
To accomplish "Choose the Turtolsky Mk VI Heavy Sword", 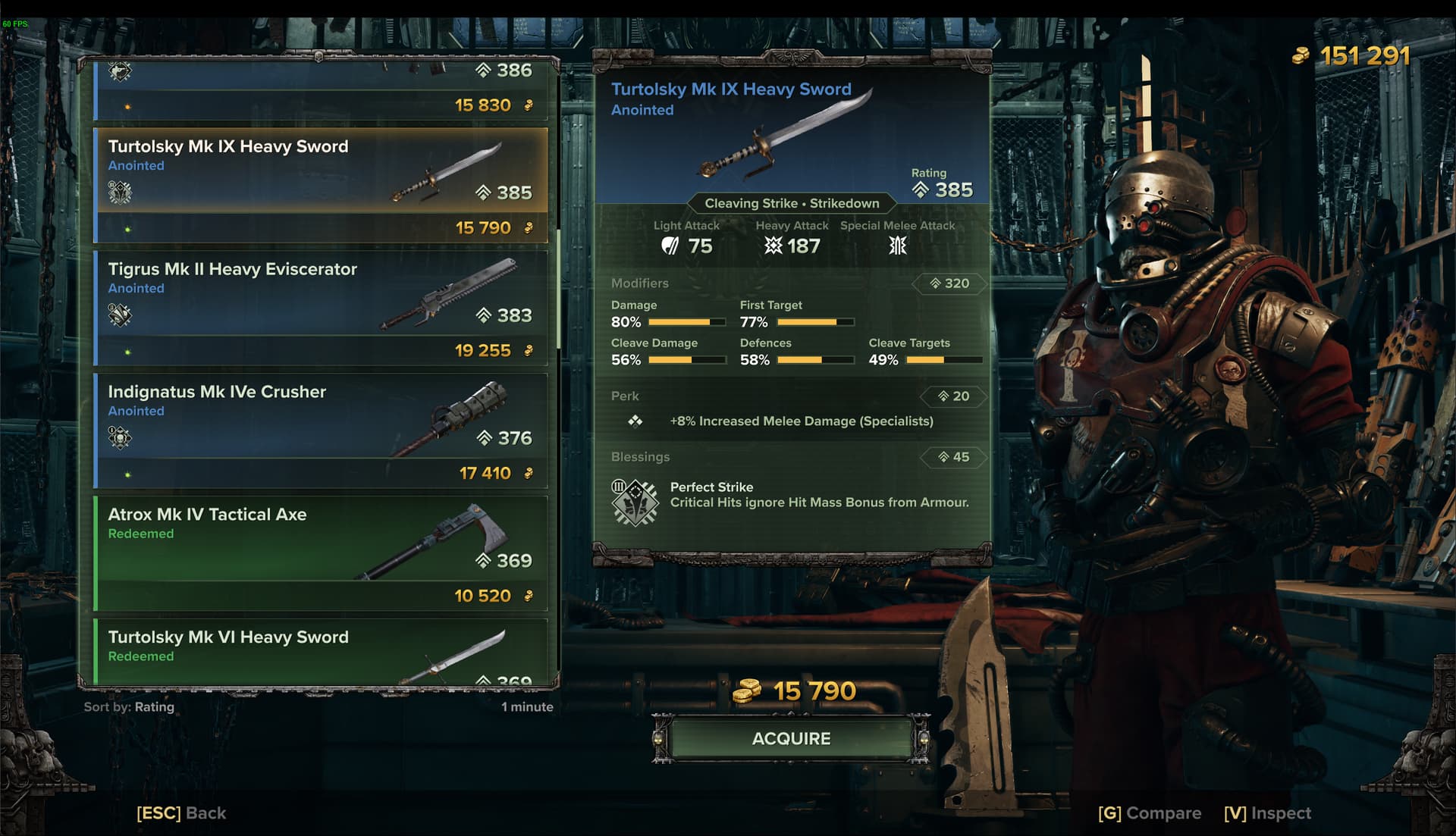I will click(x=321, y=652).
